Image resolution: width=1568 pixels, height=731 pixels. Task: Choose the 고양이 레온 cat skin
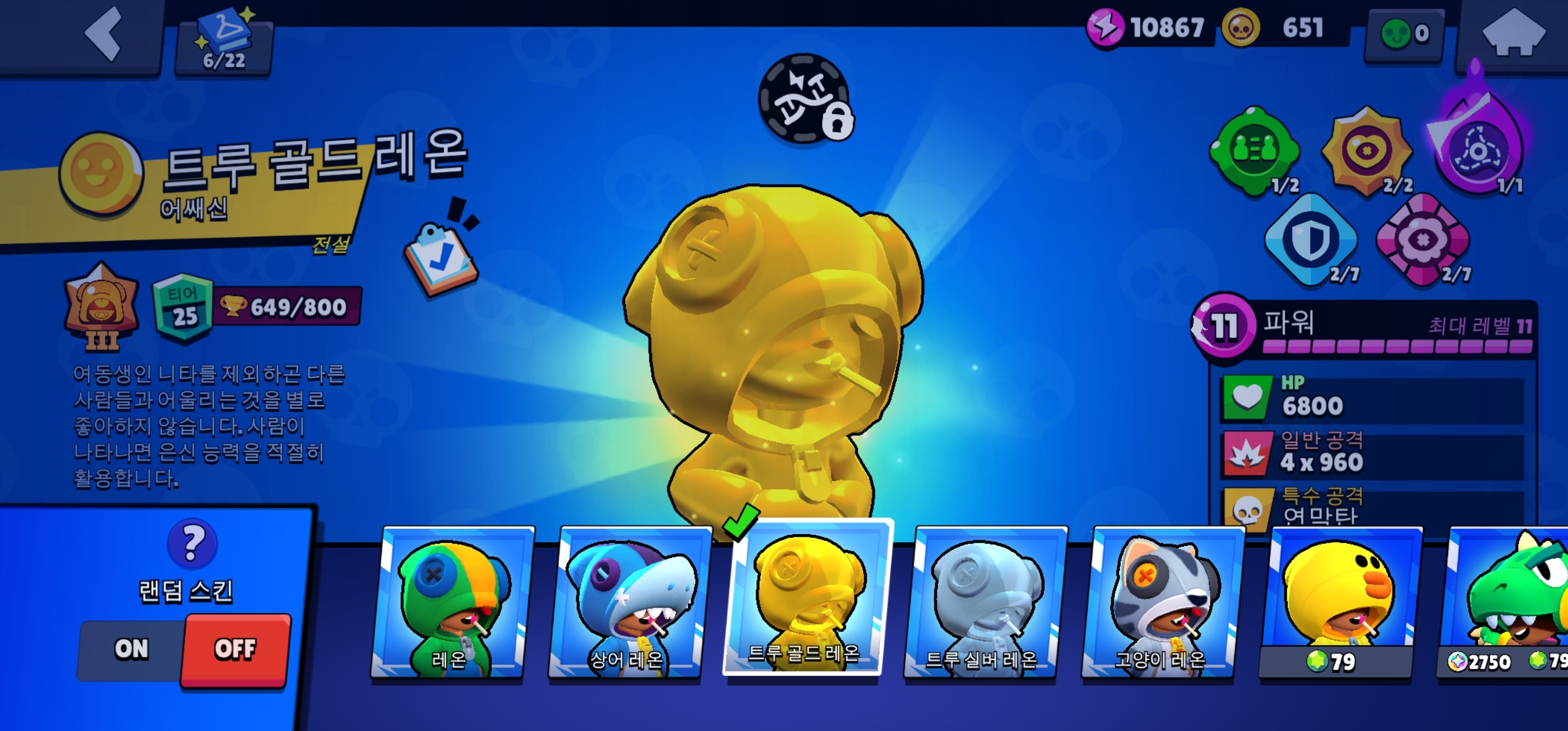pyautogui.click(x=1160, y=603)
